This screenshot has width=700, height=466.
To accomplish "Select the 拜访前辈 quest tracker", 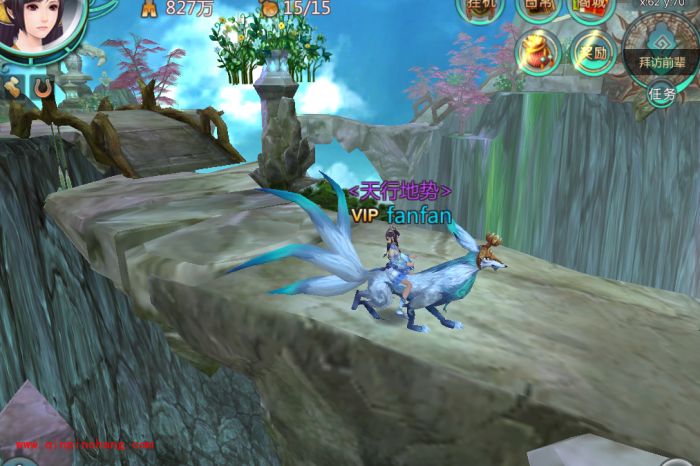I will click(662, 57).
